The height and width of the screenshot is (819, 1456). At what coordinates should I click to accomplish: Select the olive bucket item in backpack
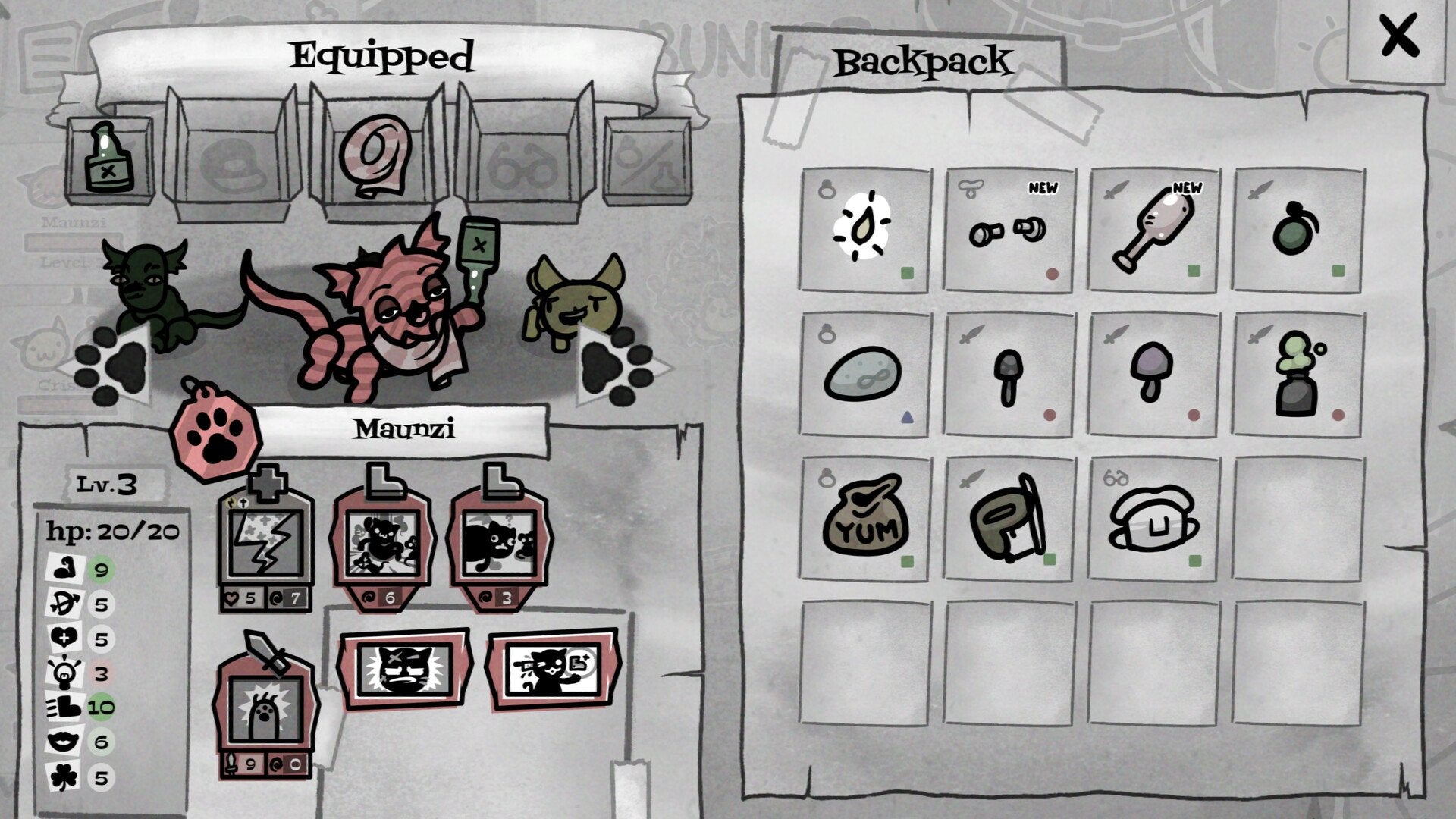click(x=1008, y=518)
